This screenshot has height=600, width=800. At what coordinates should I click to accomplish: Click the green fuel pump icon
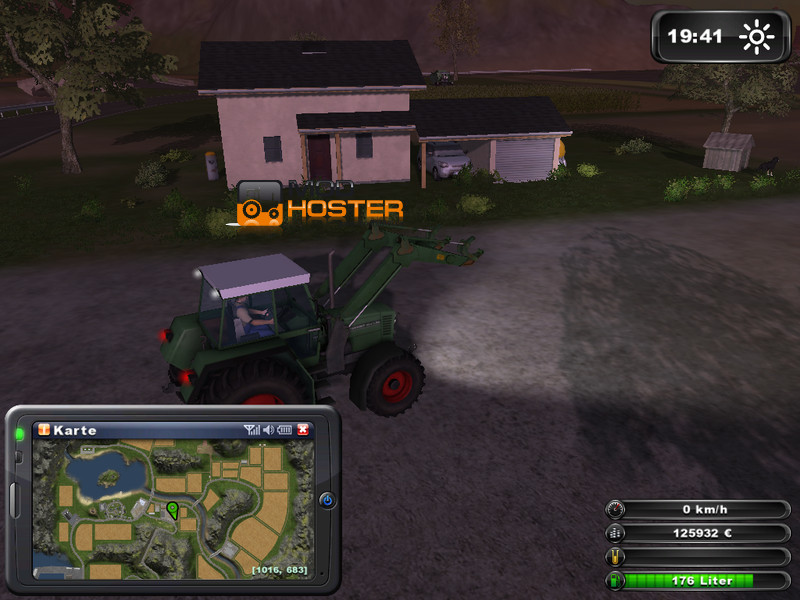(x=615, y=580)
